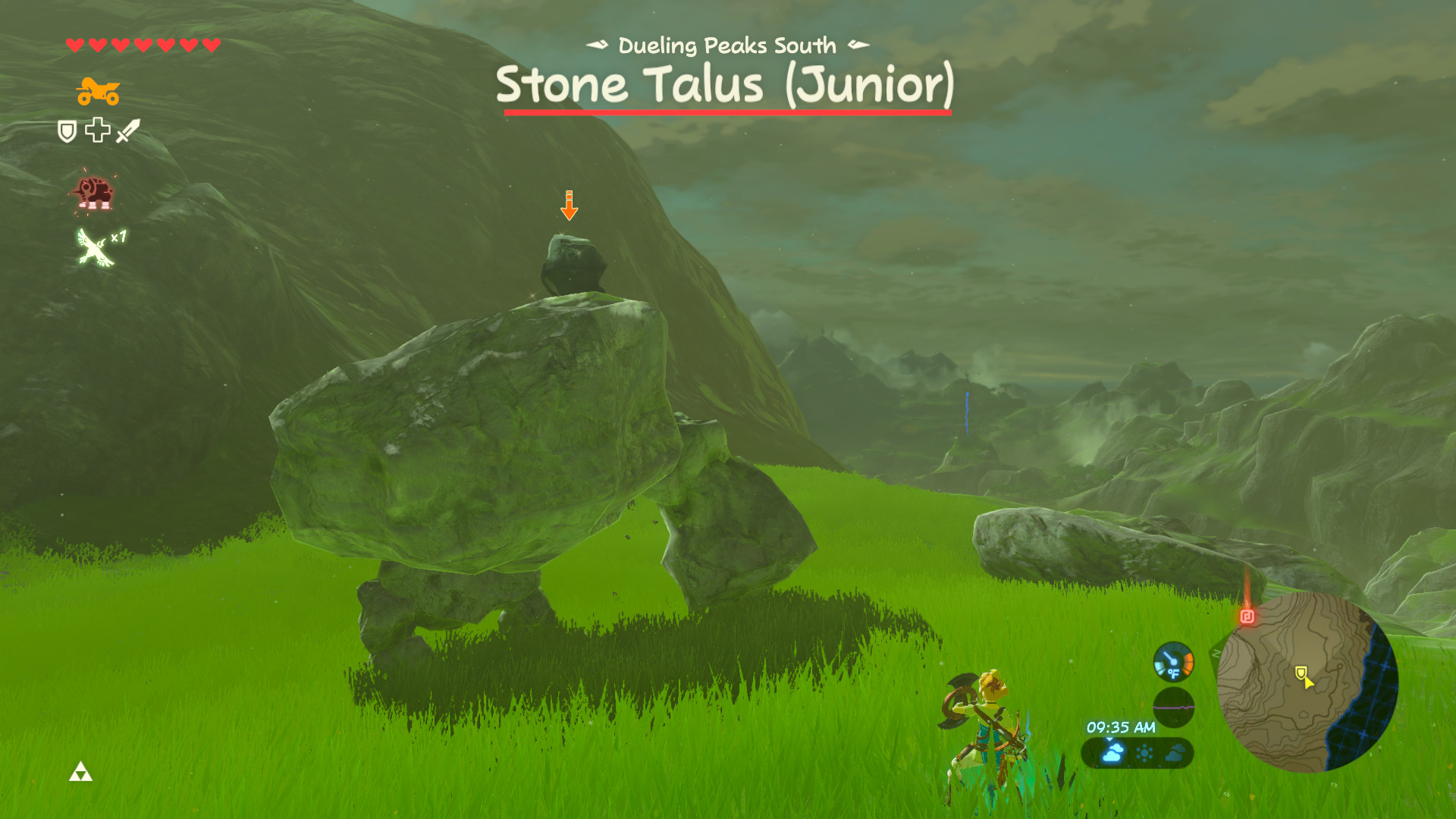Click the Triforce emblem in the corner
The width and height of the screenshot is (1456, 819).
click(81, 769)
